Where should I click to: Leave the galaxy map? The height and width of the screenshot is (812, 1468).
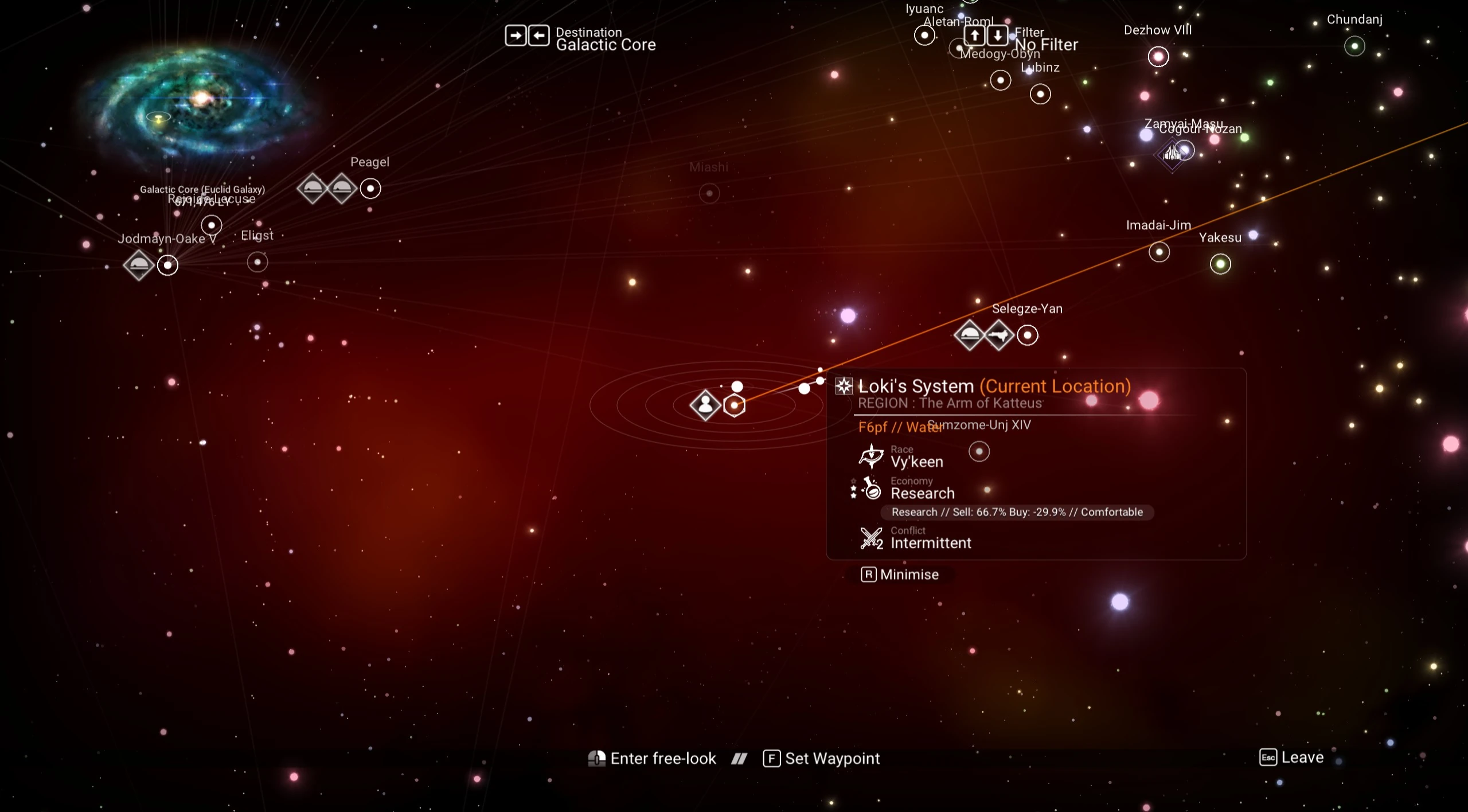point(1291,758)
